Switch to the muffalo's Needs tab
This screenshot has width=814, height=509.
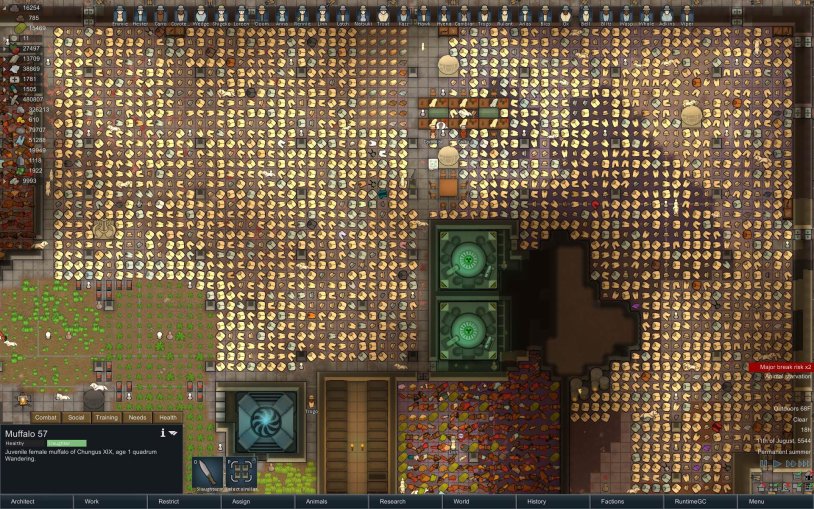coord(137,417)
